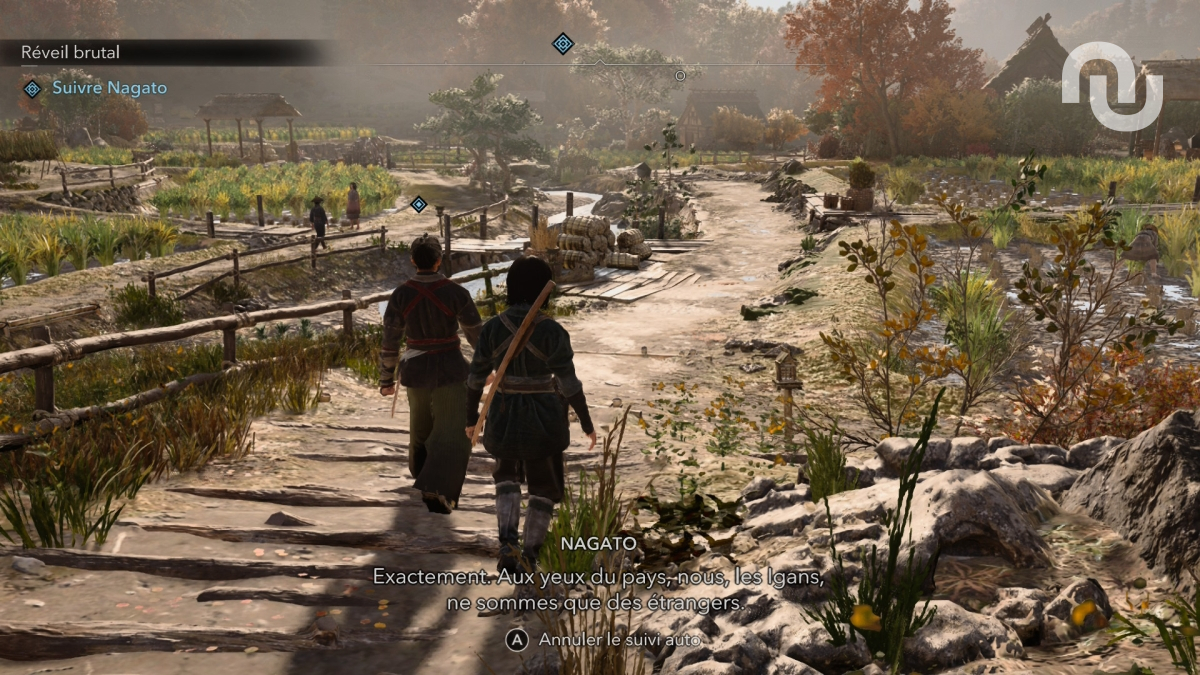
Task: Click the small circle marker on the compass bar
Action: click(680, 75)
